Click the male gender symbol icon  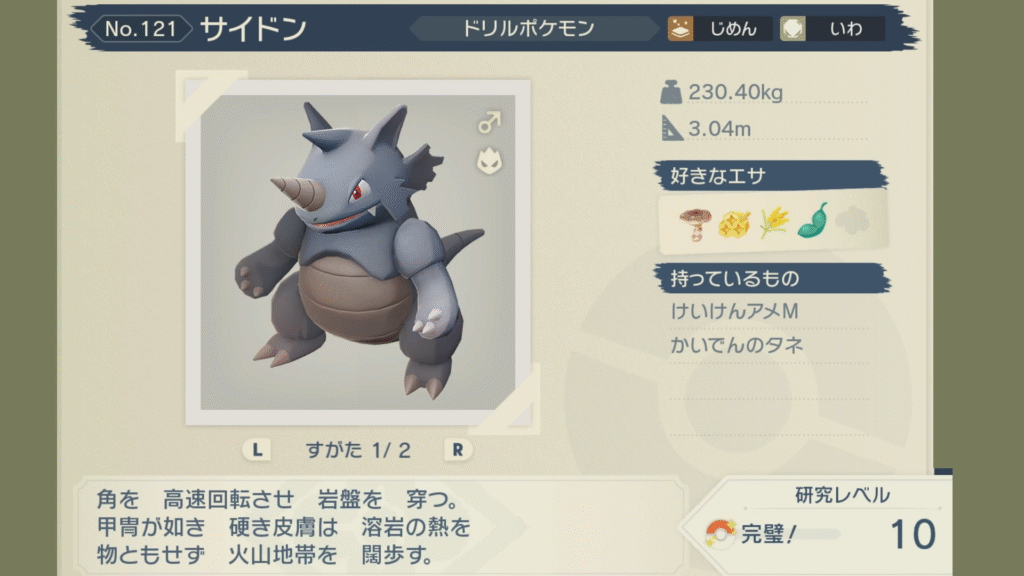click(488, 123)
